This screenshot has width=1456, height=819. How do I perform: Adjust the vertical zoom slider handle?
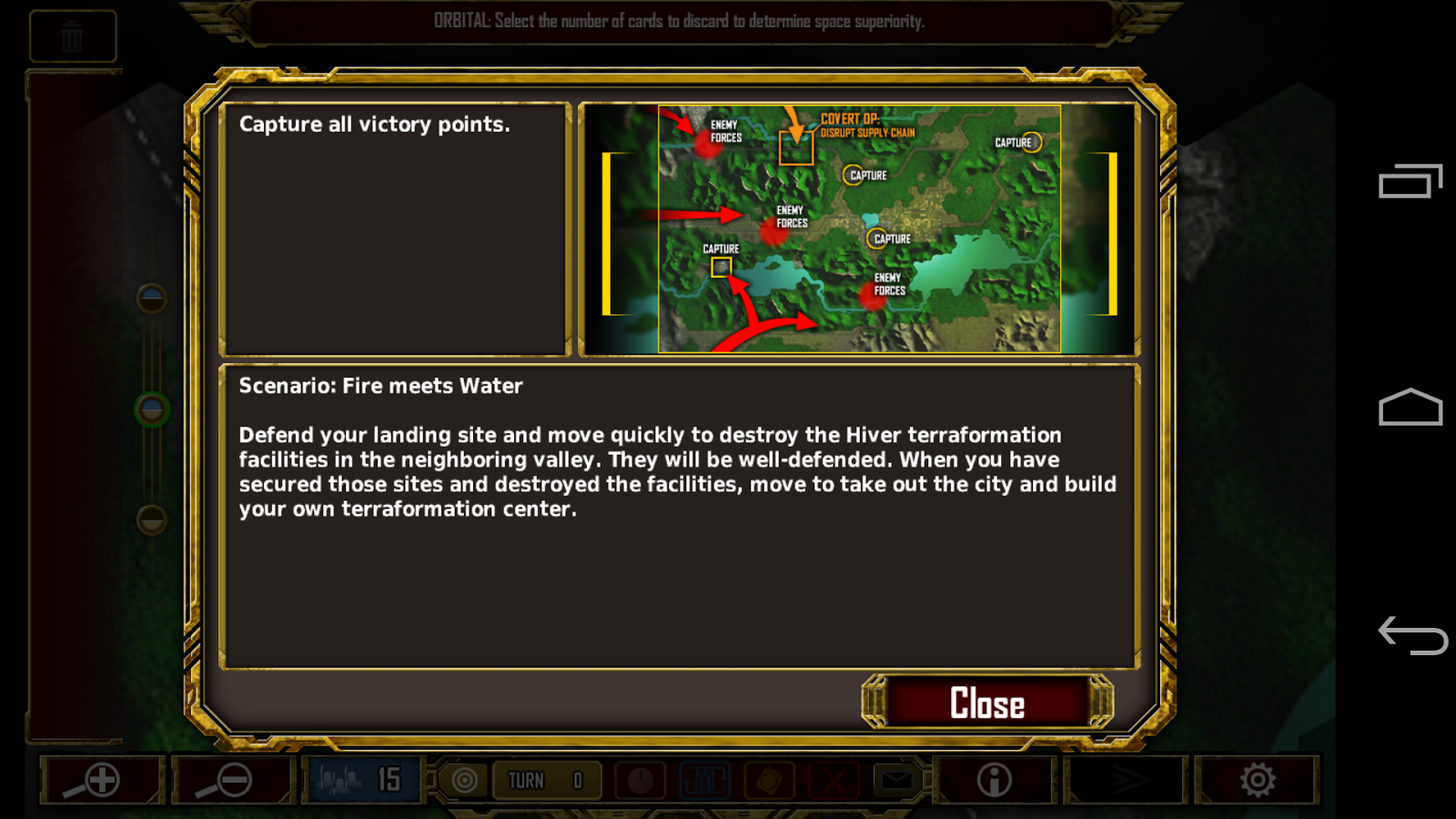(x=150, y=409)
